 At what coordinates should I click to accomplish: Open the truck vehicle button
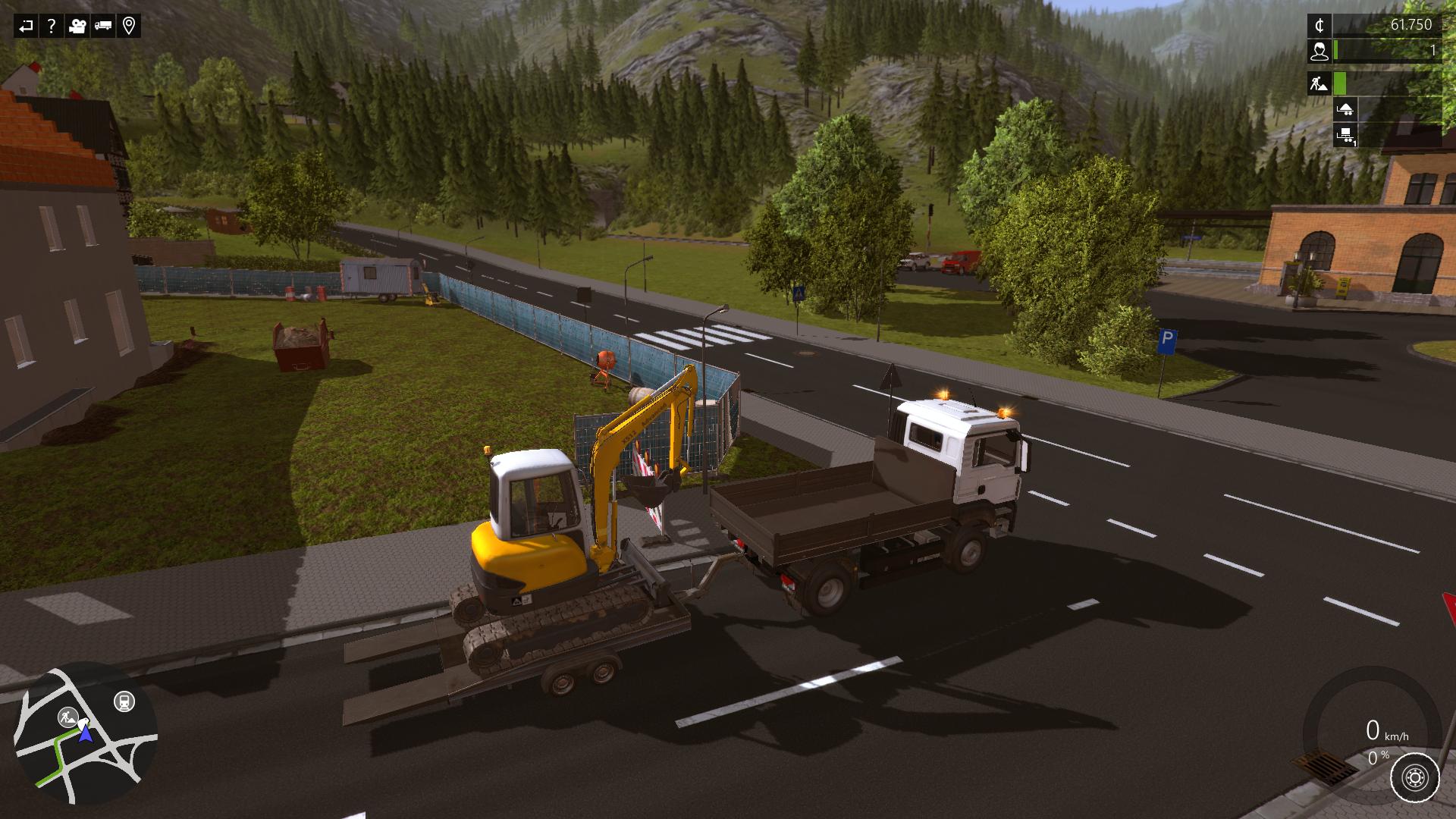103,27
